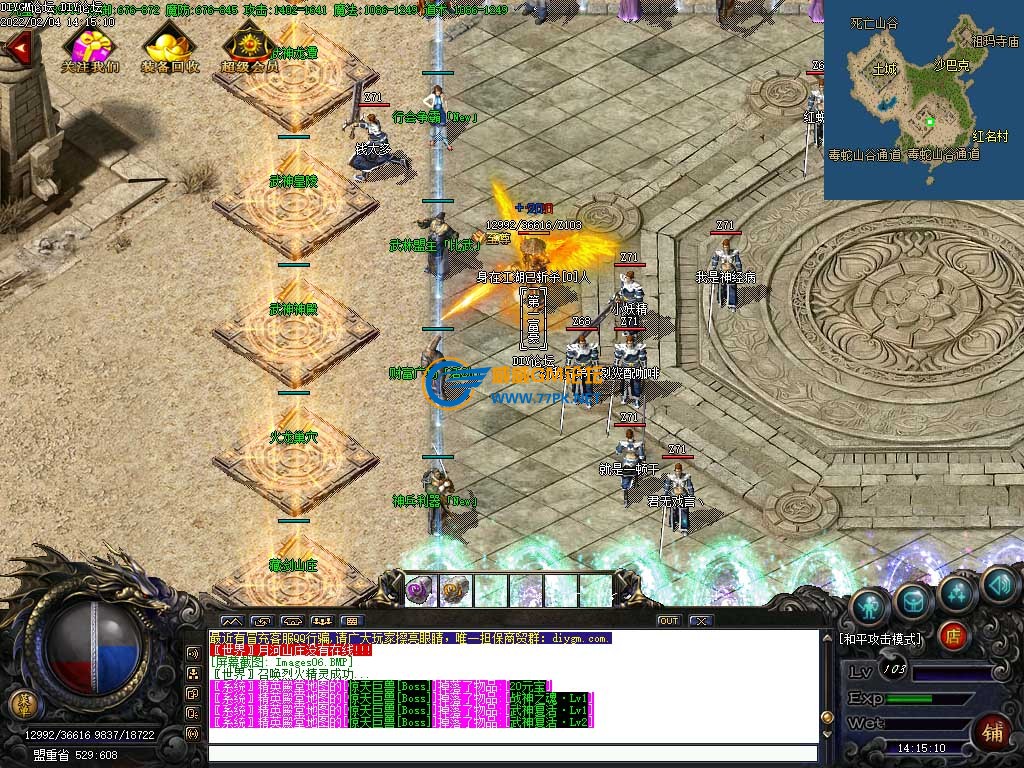The height and width of the screenshot is (768, 1024).
Task: Use the orange scroll in the hotbar
Action: coord(455,591)
